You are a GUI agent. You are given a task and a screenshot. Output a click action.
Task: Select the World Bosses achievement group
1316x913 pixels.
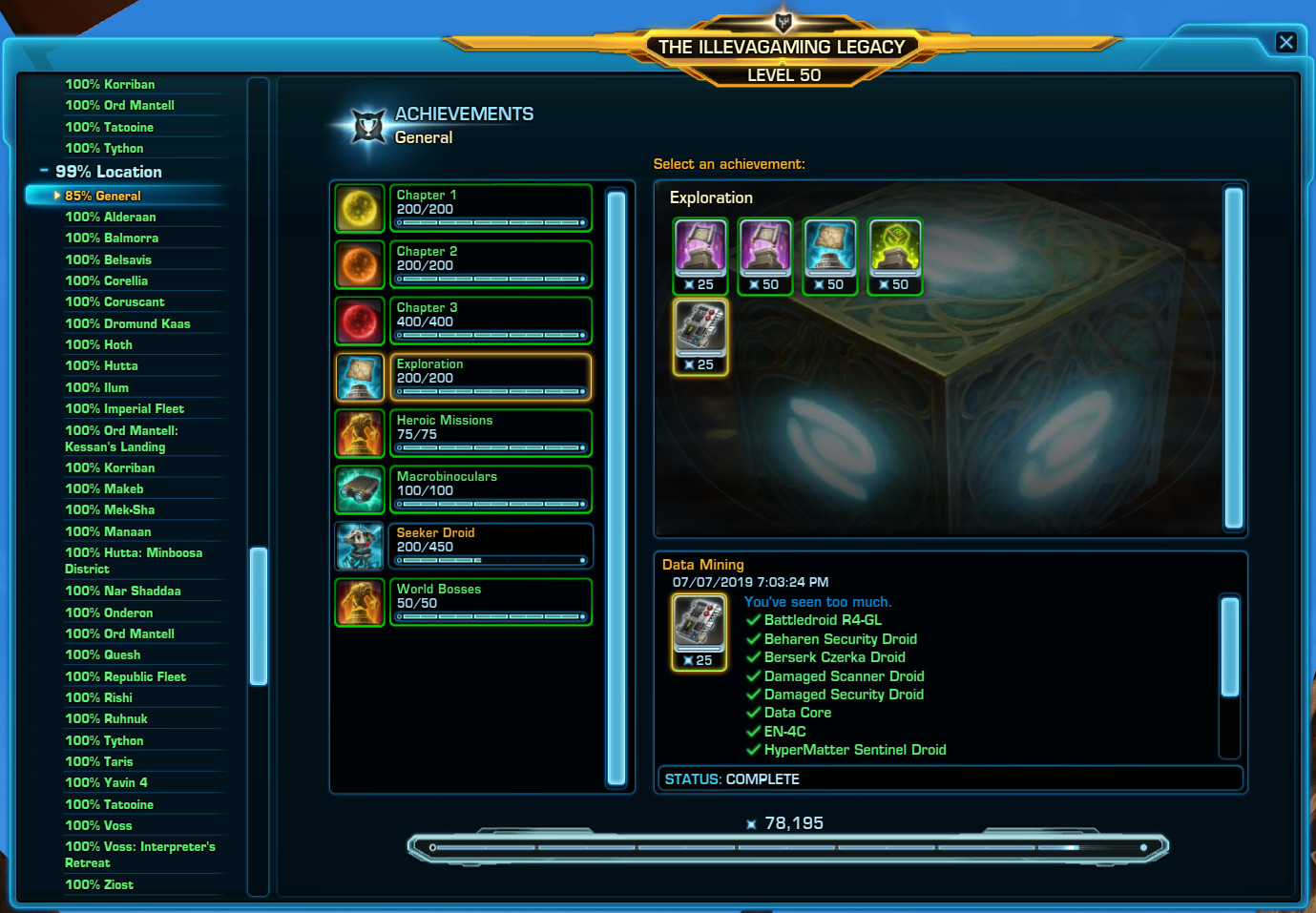490,602
